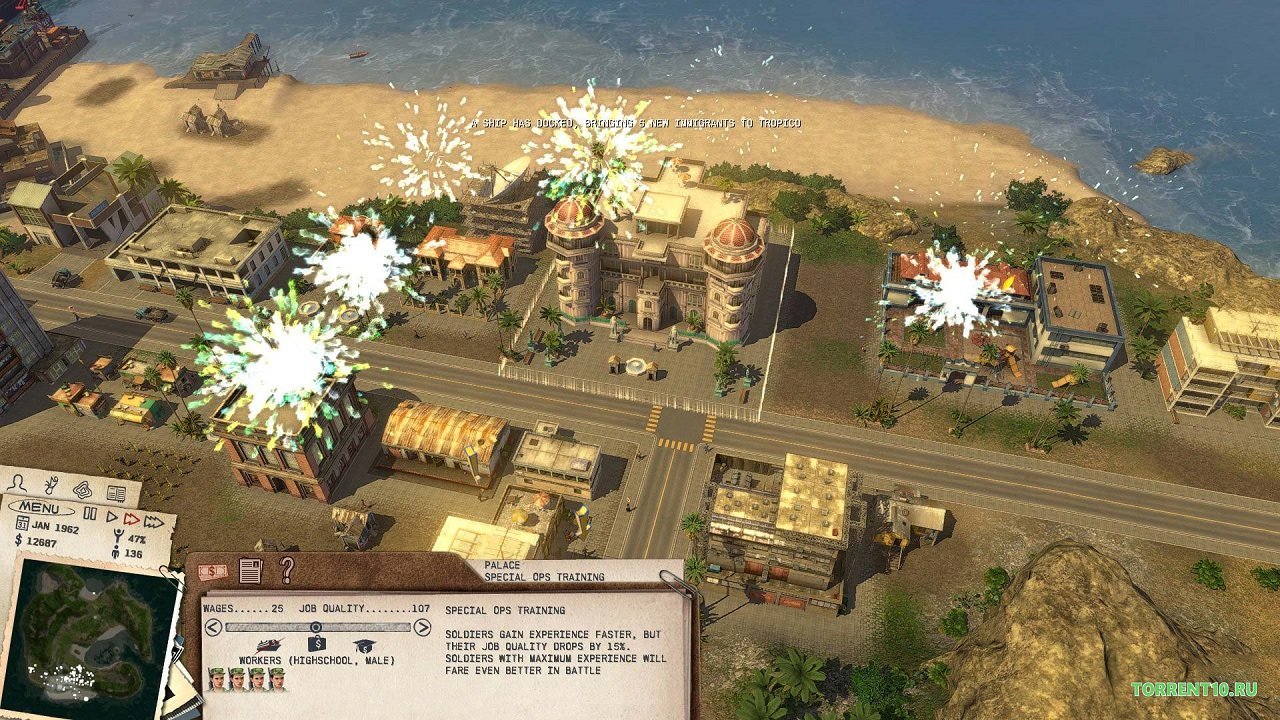Click the wage slider handle

(x=315, y=625)
